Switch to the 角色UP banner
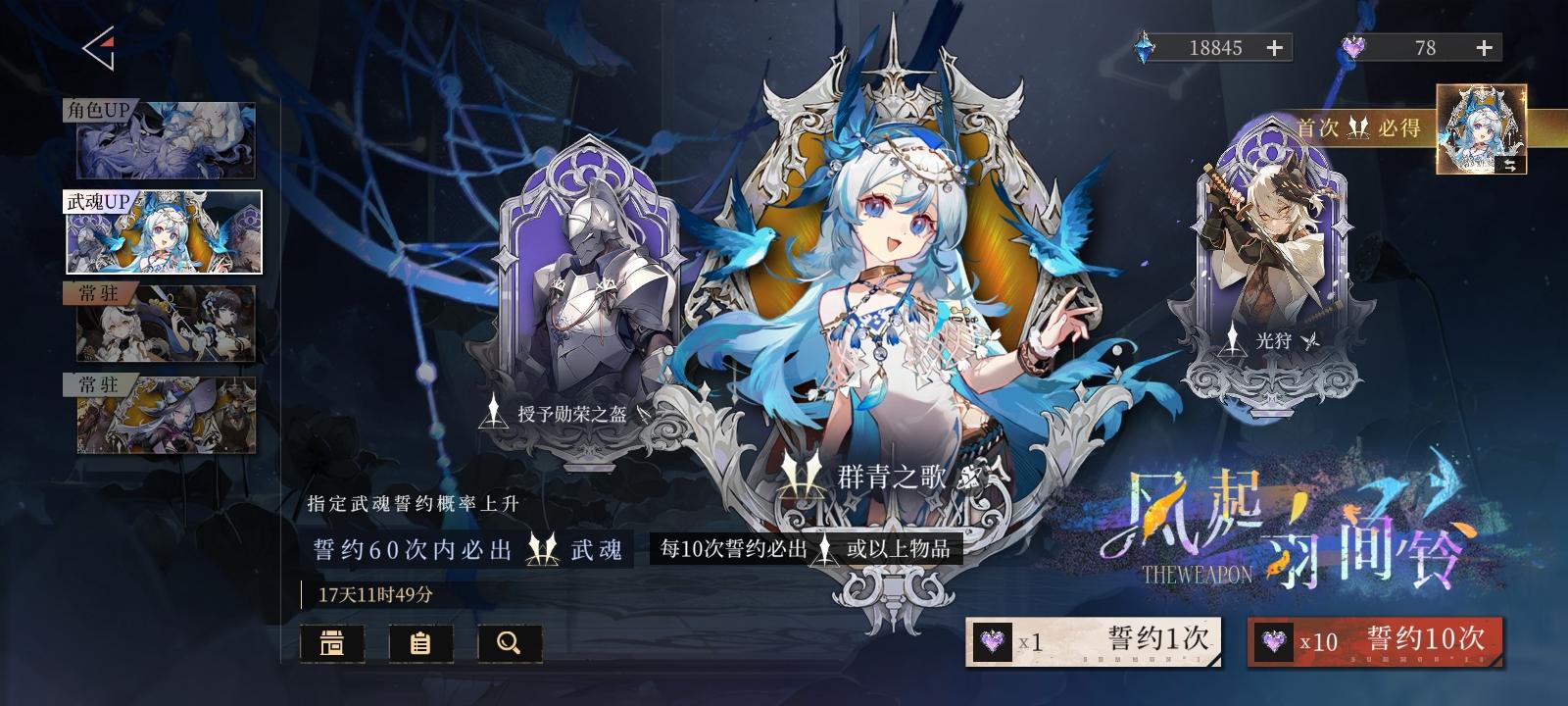1568x706 pixels. (x=167, y=140)
